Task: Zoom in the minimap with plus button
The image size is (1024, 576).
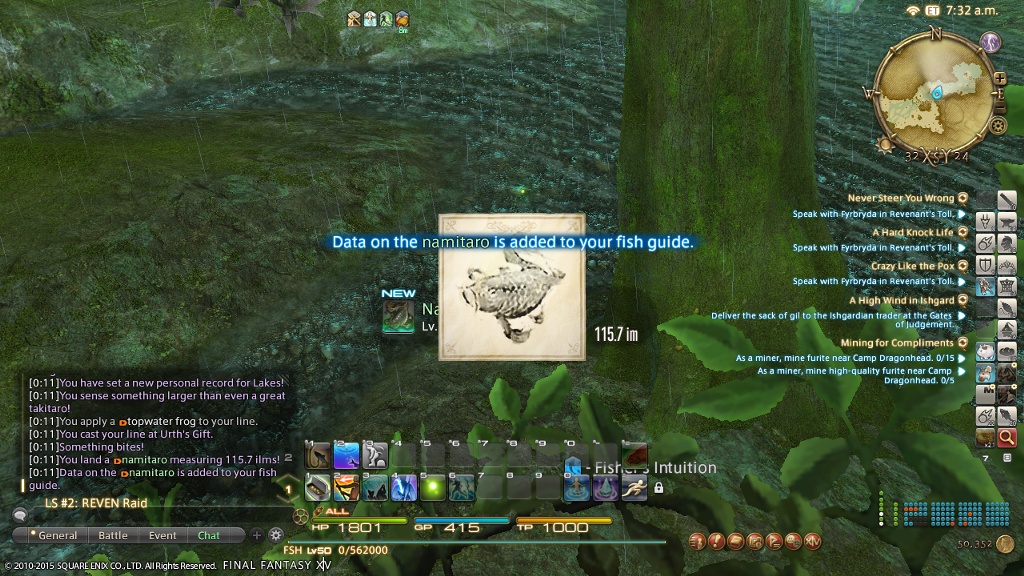Action: coord(999,78)
